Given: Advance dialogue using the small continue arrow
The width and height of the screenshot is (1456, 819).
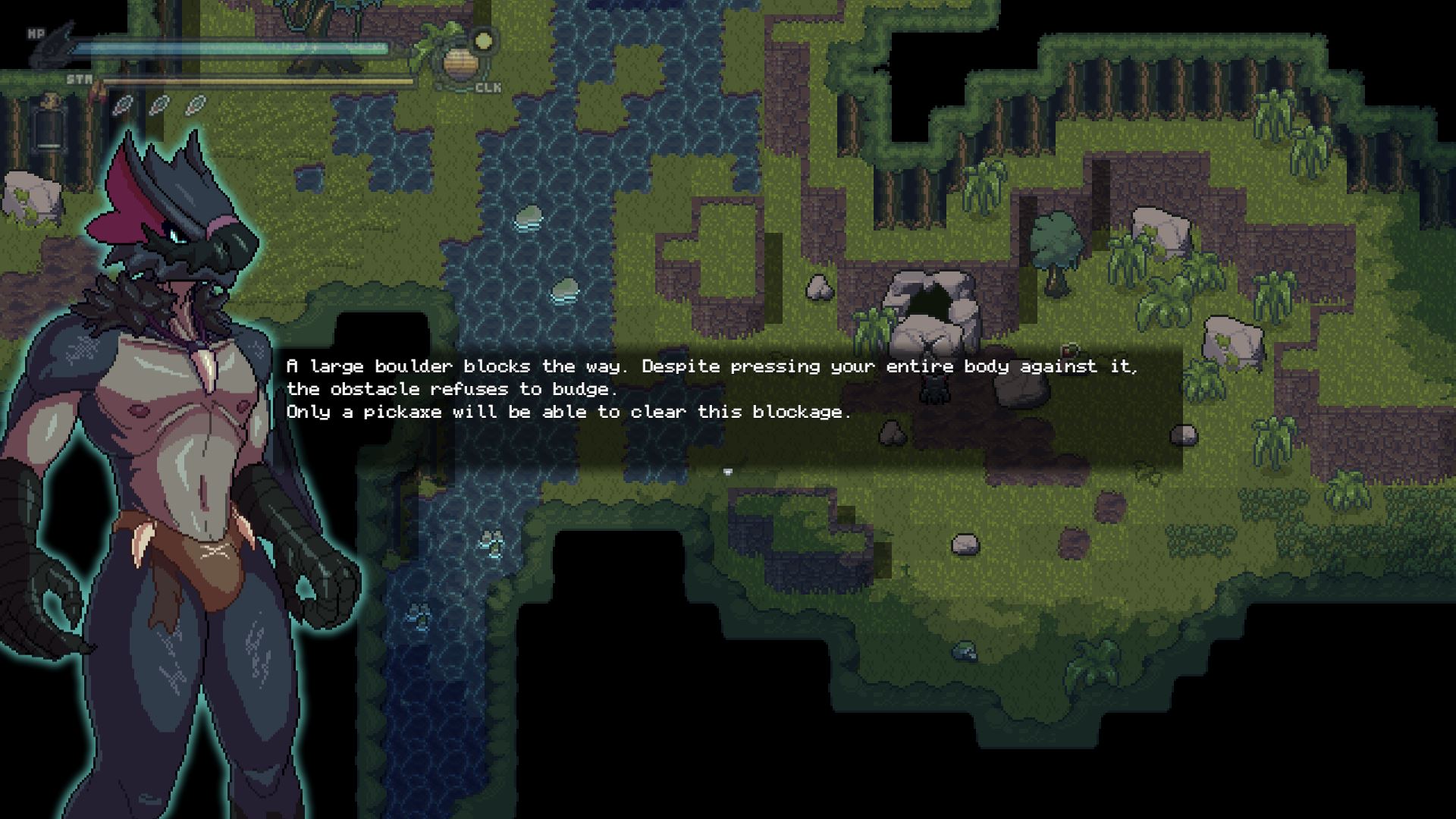Looking at the screenshot, I should pos(728,472).
